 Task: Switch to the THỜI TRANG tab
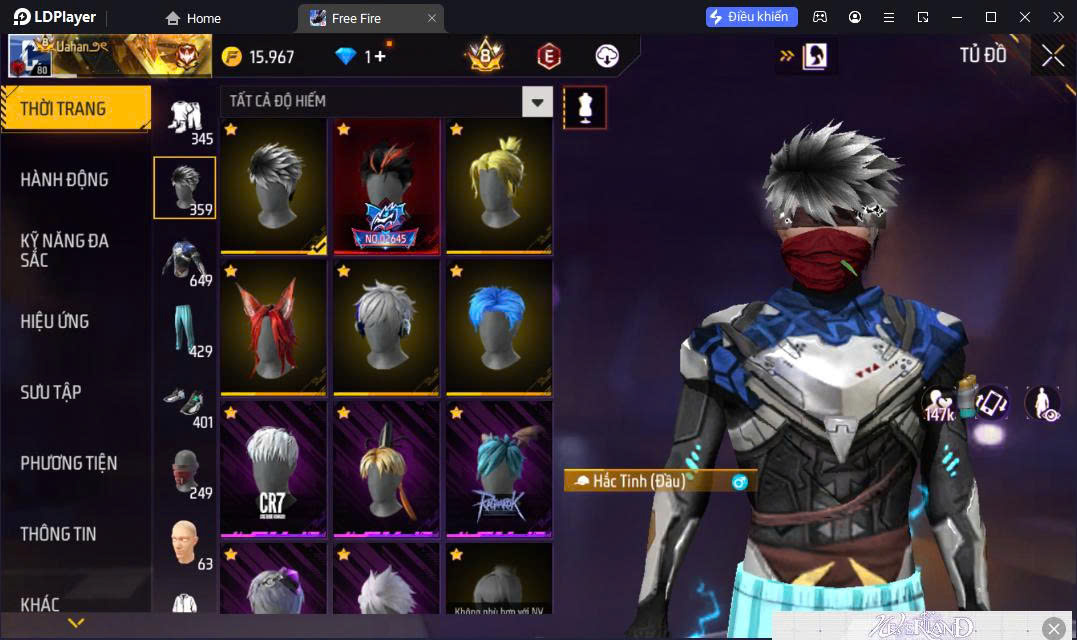[x=64, y=109]
